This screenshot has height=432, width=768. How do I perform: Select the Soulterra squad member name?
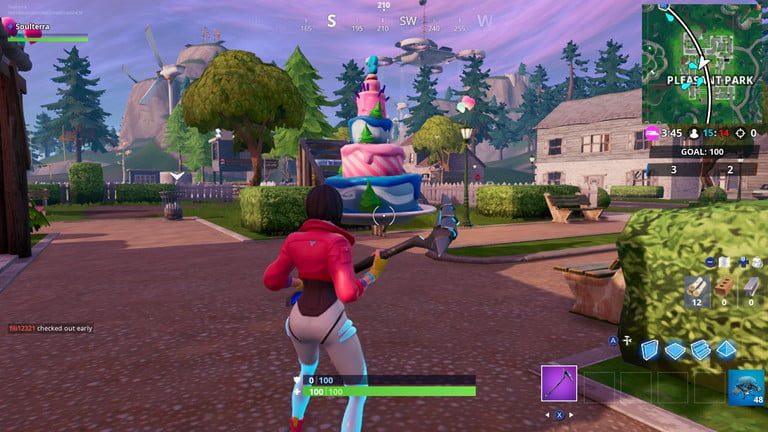pyautogui.click(x=32, y=27)
